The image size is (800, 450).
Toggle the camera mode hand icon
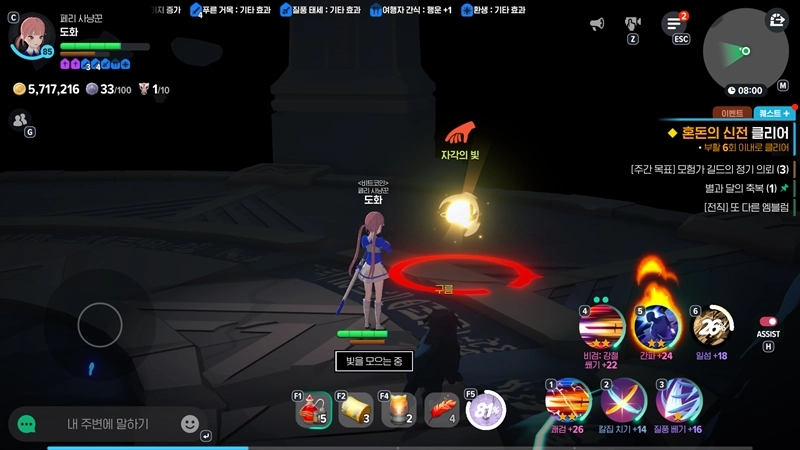632,23
